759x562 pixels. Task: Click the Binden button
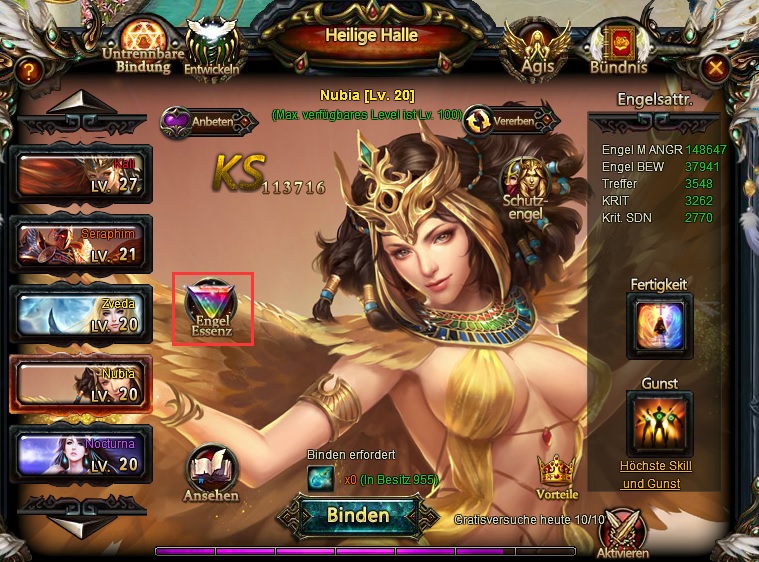click(358, 516)
